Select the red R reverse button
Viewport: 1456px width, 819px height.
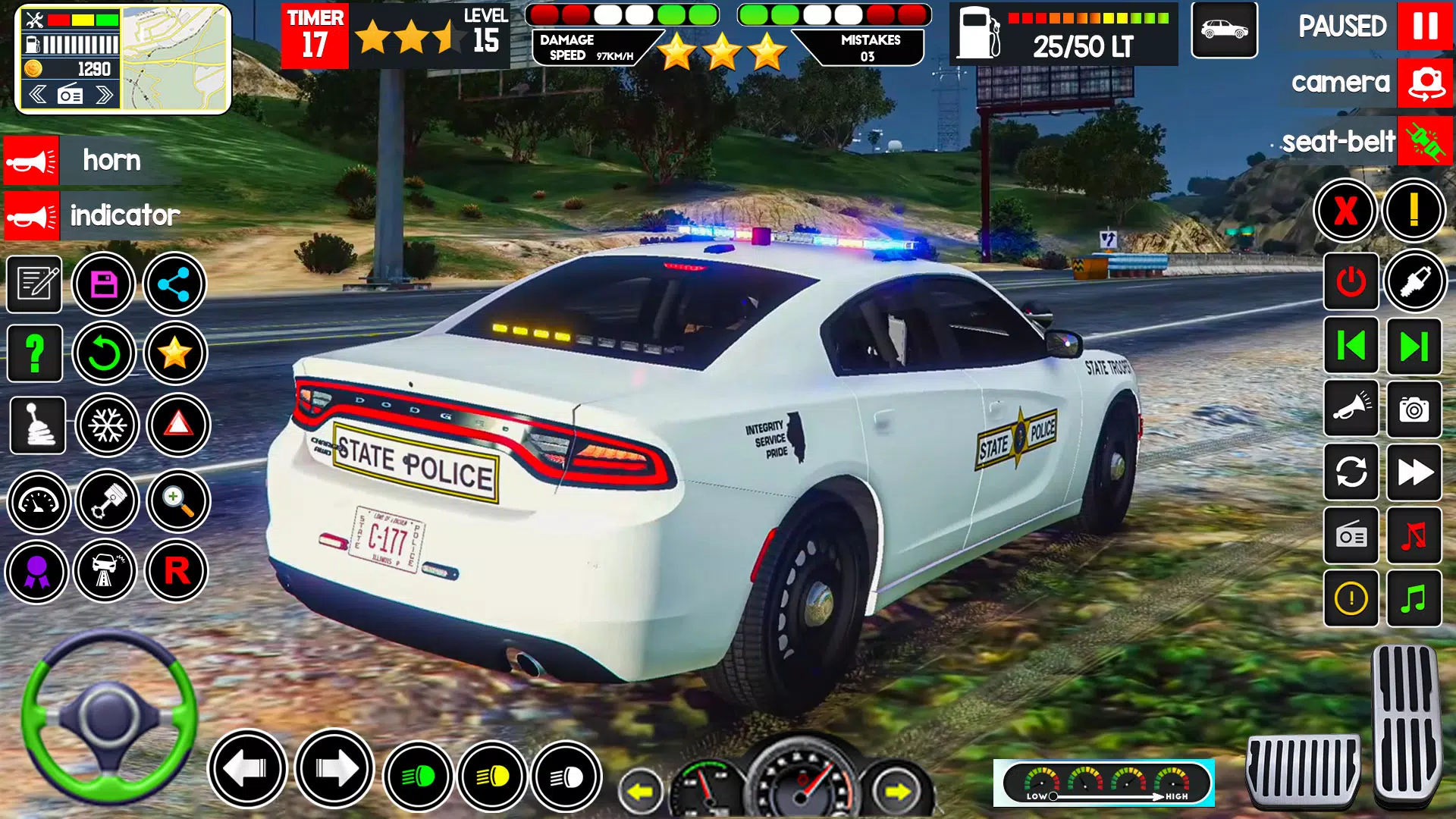click(x=177, y=570)
